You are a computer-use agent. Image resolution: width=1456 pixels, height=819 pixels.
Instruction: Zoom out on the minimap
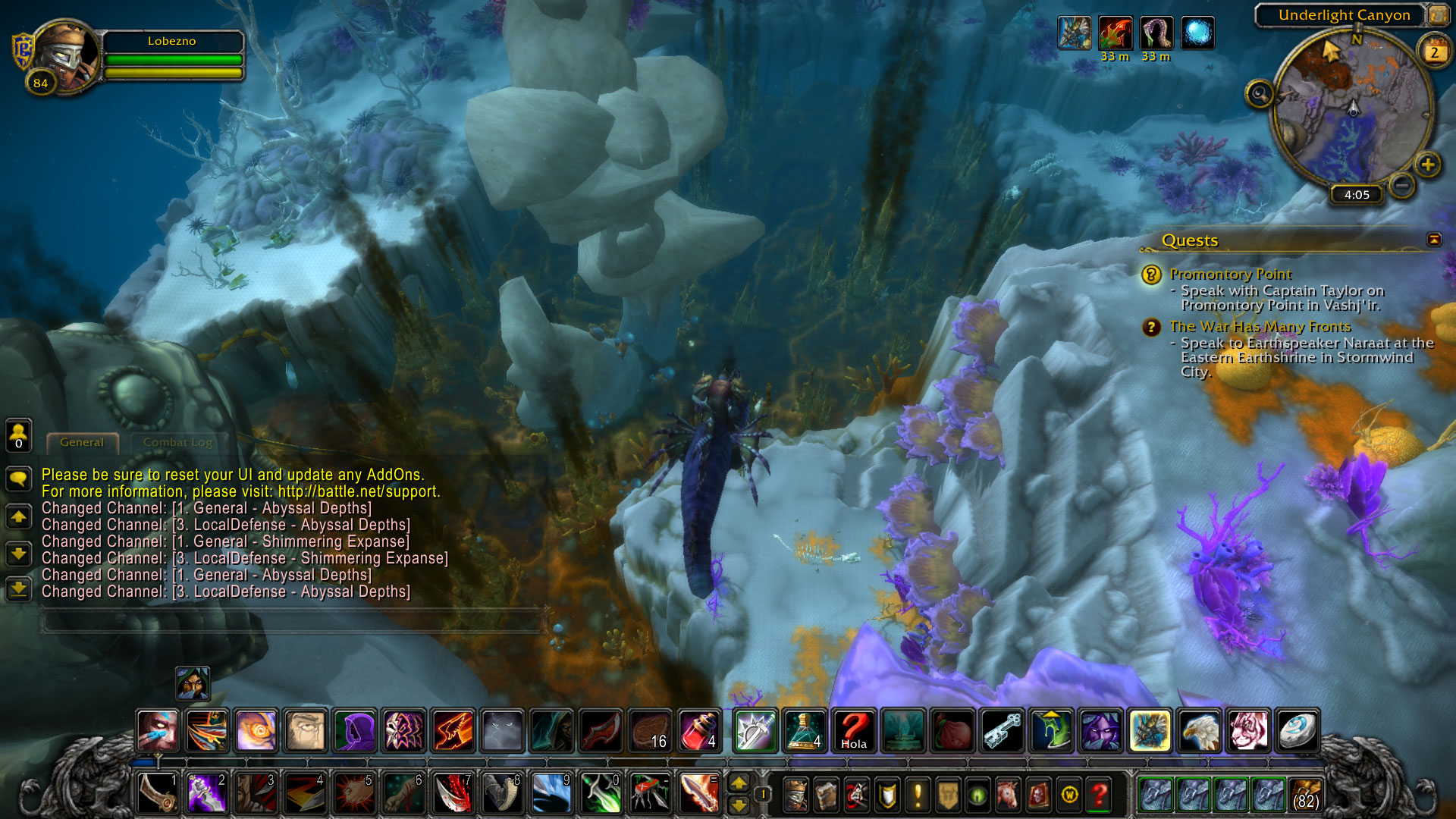tap(1402, 184)
